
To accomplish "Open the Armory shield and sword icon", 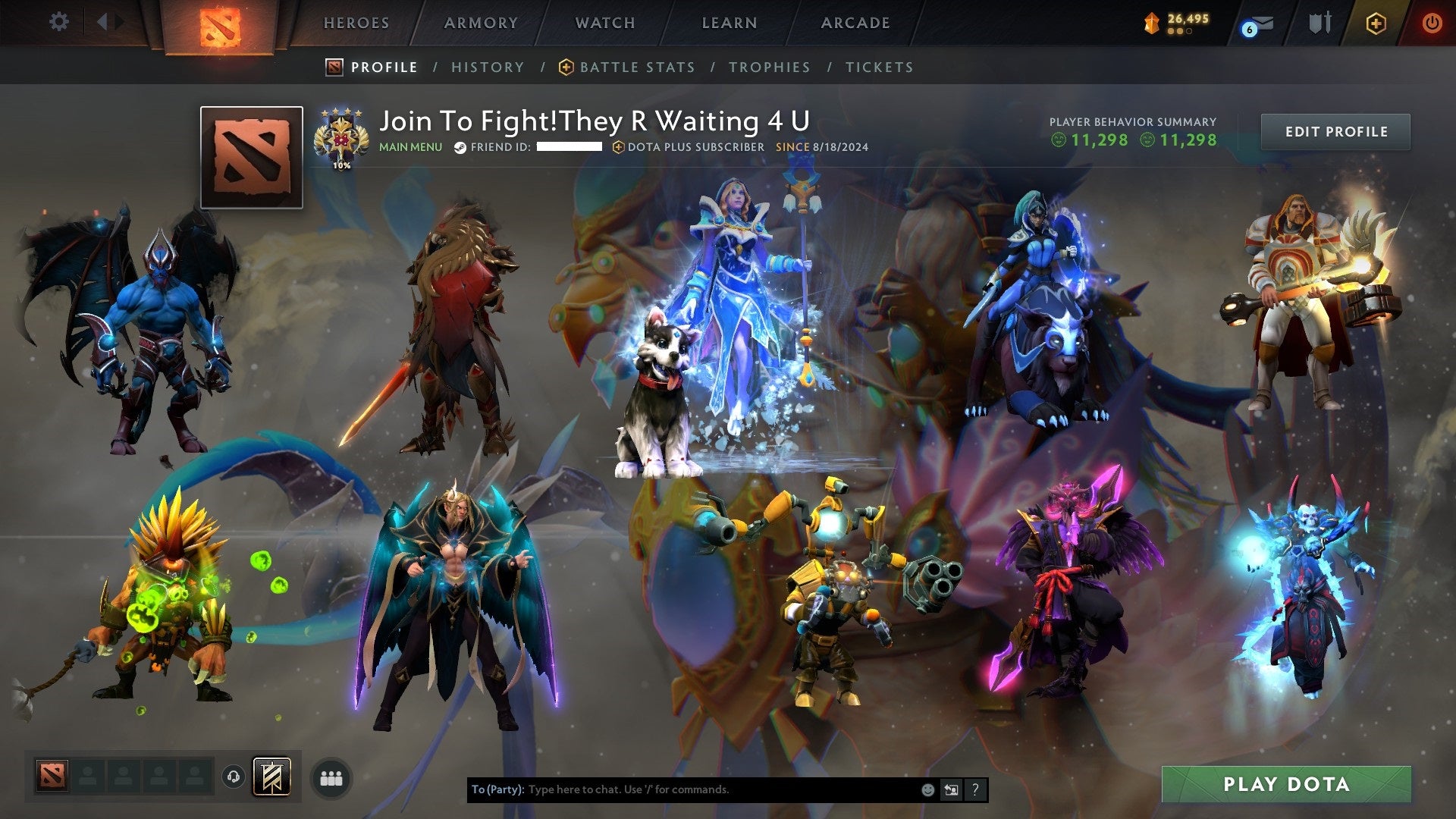I will (1319, 23).
